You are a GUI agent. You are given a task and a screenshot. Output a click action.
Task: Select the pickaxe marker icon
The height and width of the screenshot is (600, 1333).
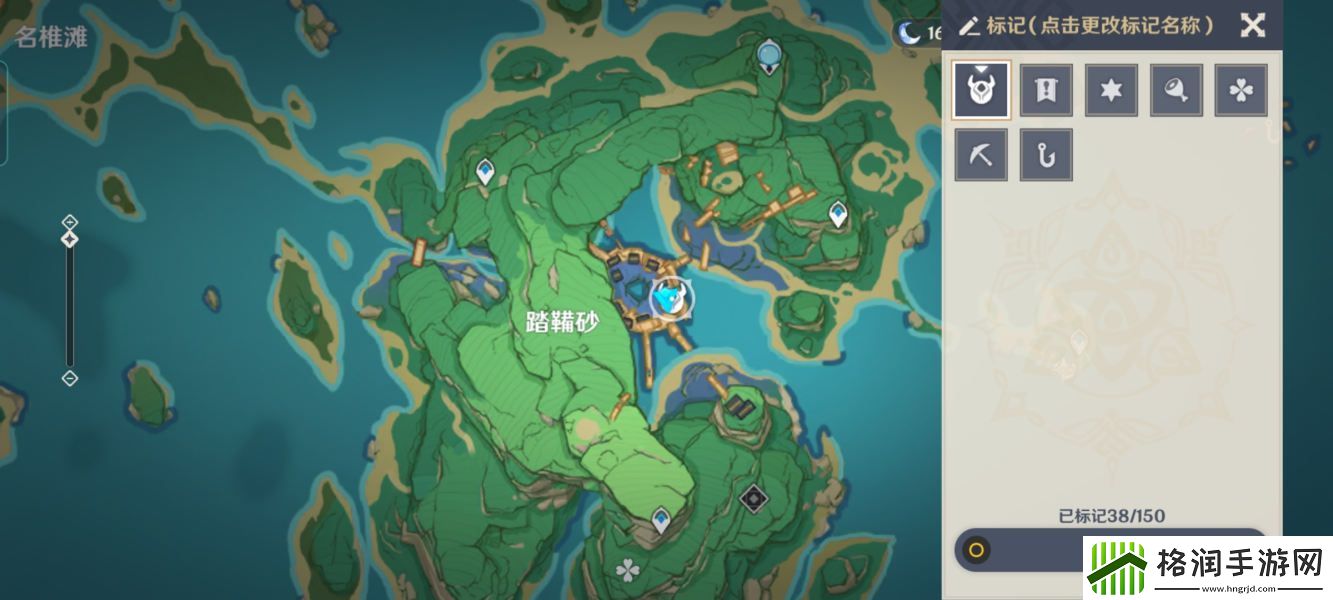tap(981, 155)
